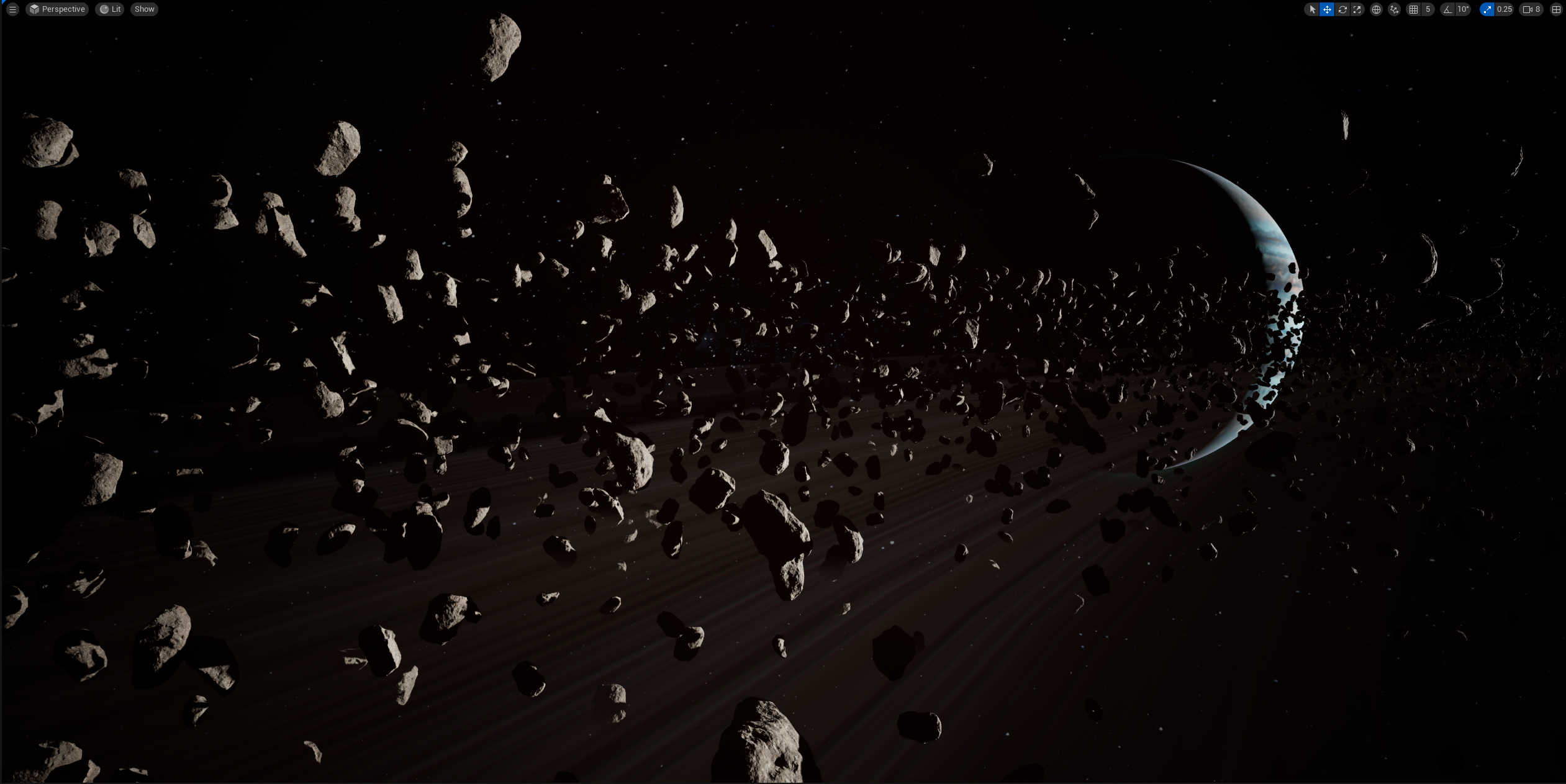
Task: Toggle surface snapping icon
Action: [1394, 9]
